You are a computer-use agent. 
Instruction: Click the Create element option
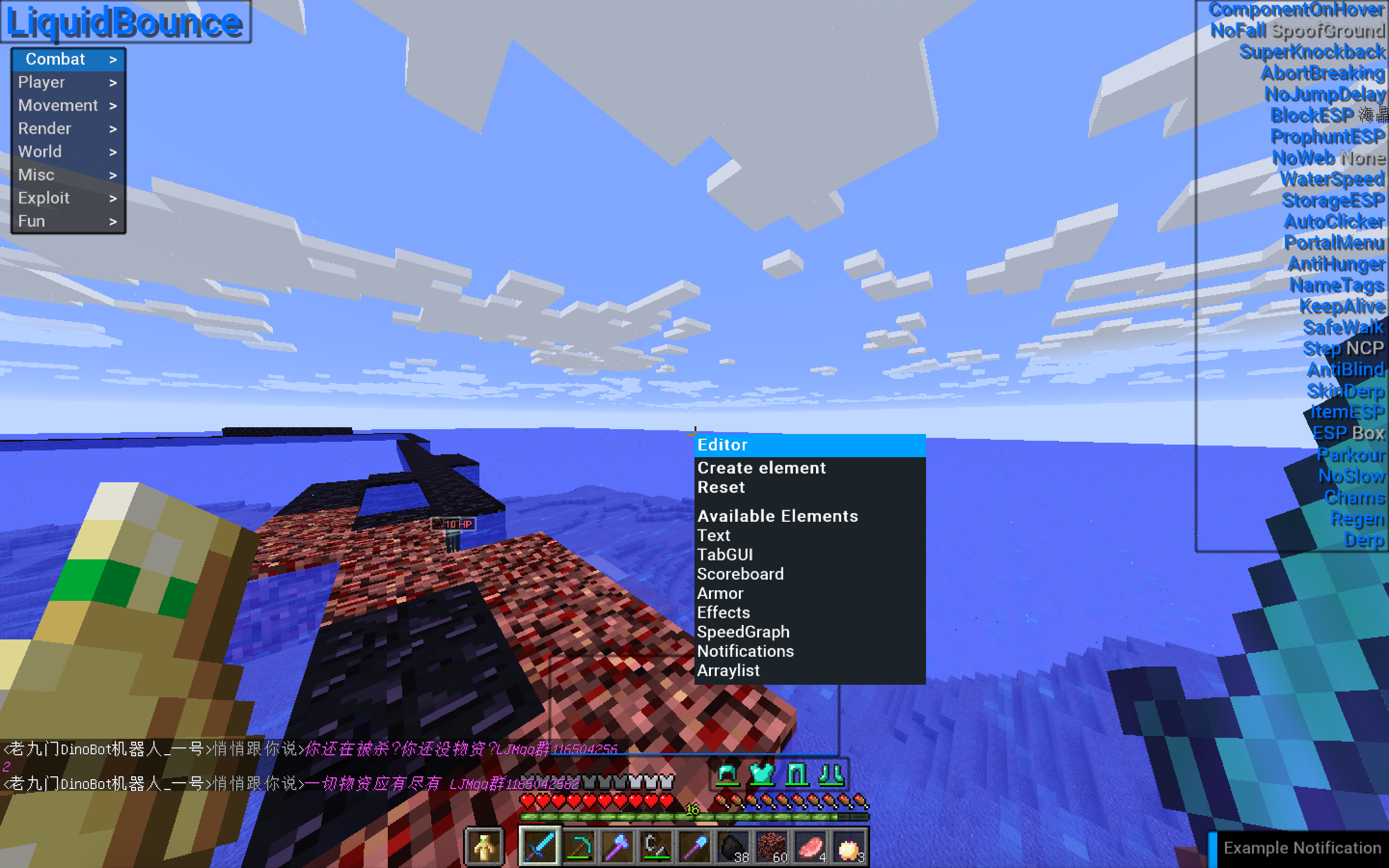point(762,467)
